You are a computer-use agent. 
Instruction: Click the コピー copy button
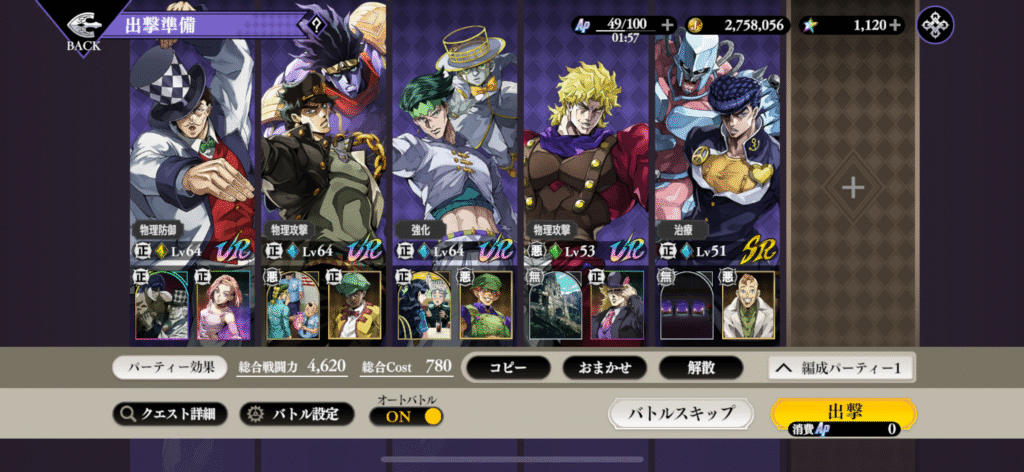point(507,368)
